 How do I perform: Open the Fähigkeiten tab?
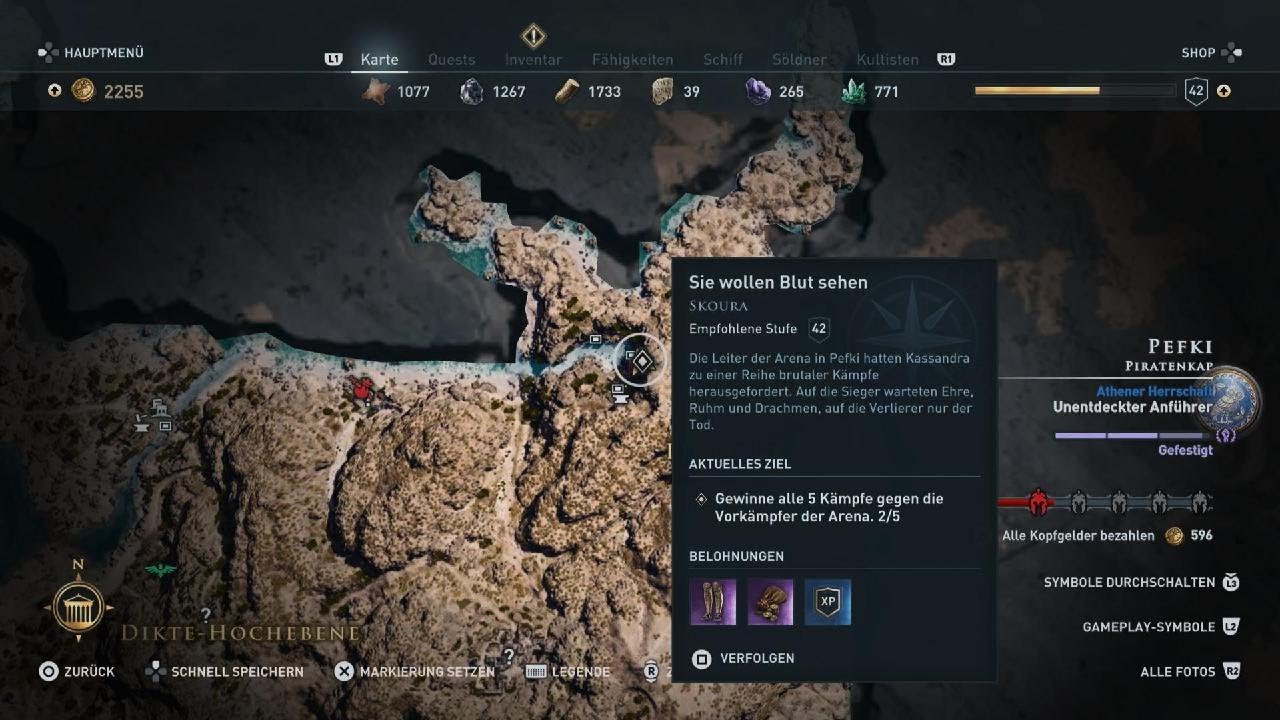(632, 60)
